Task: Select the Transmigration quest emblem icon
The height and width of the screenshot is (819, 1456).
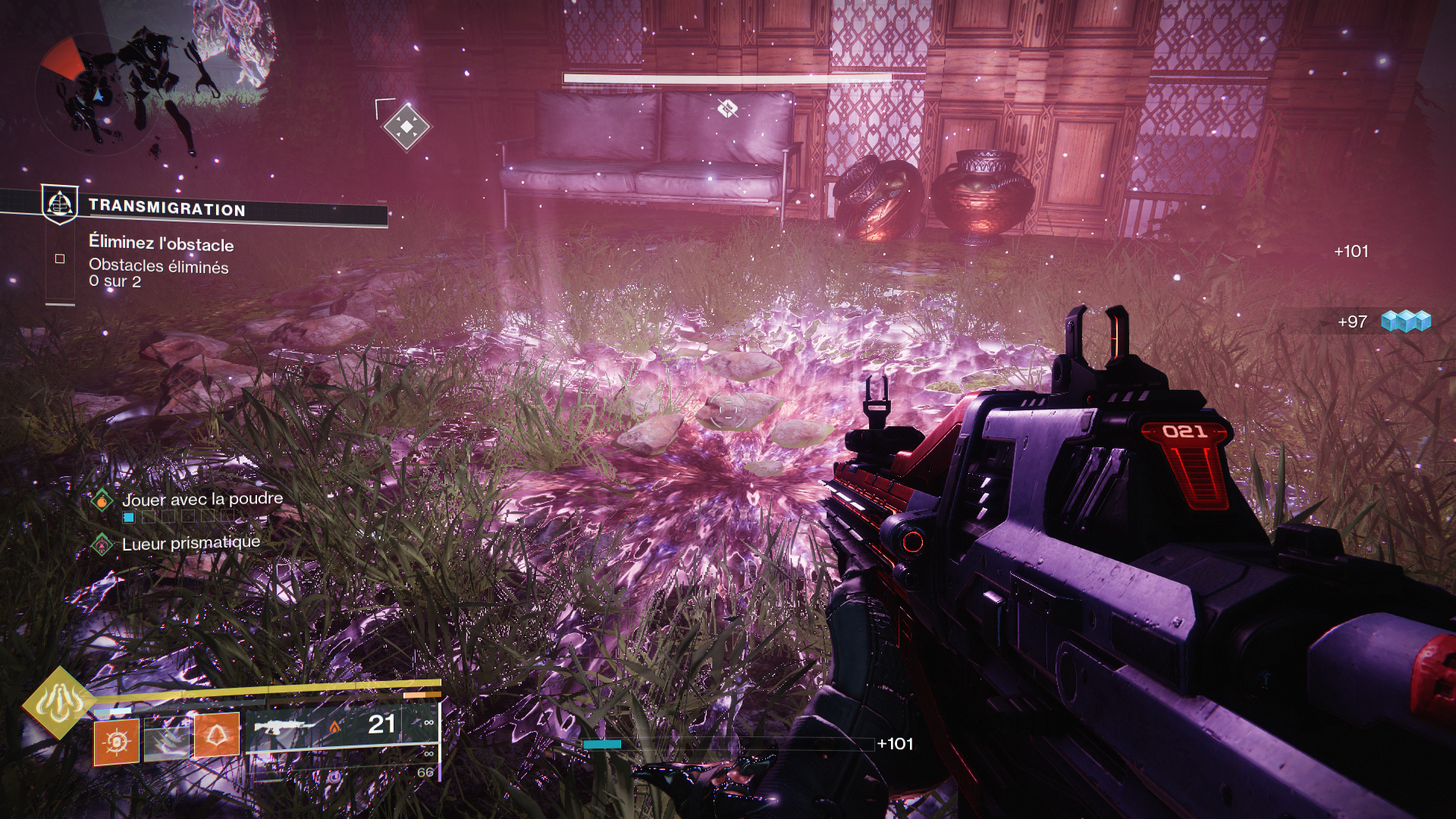Action: click(x=59, y=203)
